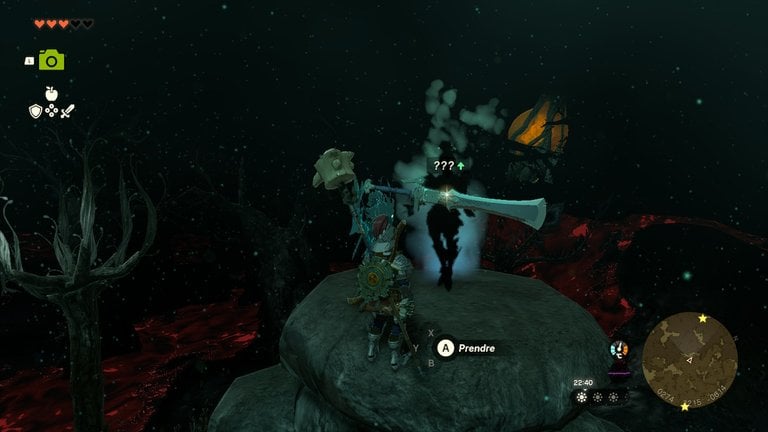This screenshot has width=768, height=432.
Task: Check the temperature gauge dial
Action: click(x=619, y=349)
